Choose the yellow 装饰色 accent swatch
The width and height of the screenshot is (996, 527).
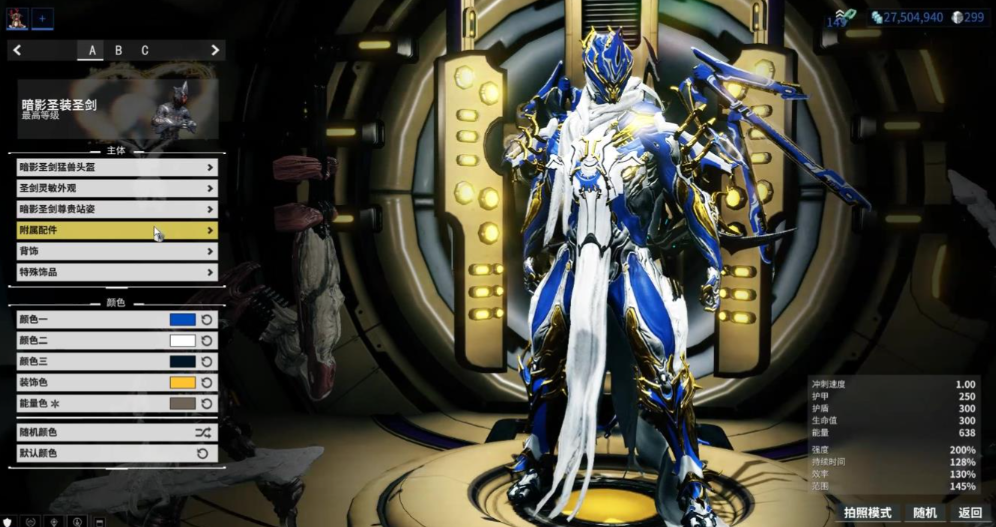tap(182, 382)
